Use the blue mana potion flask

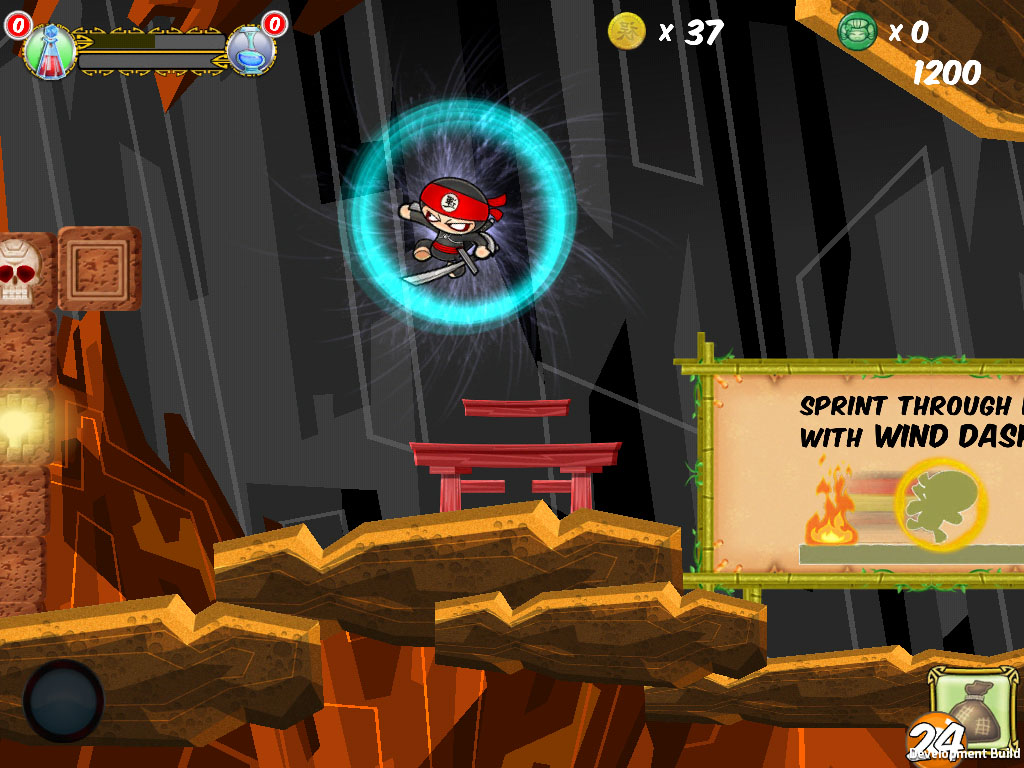[250, 50]
